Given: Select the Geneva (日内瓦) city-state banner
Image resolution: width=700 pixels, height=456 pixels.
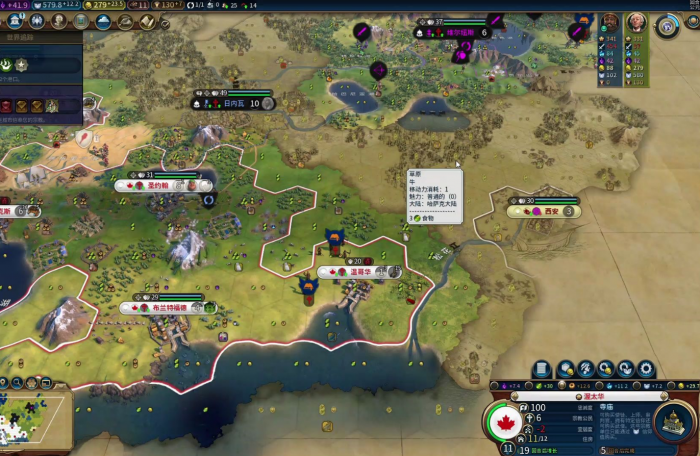Looking at the screenshot, I should [x=232, y=103].
